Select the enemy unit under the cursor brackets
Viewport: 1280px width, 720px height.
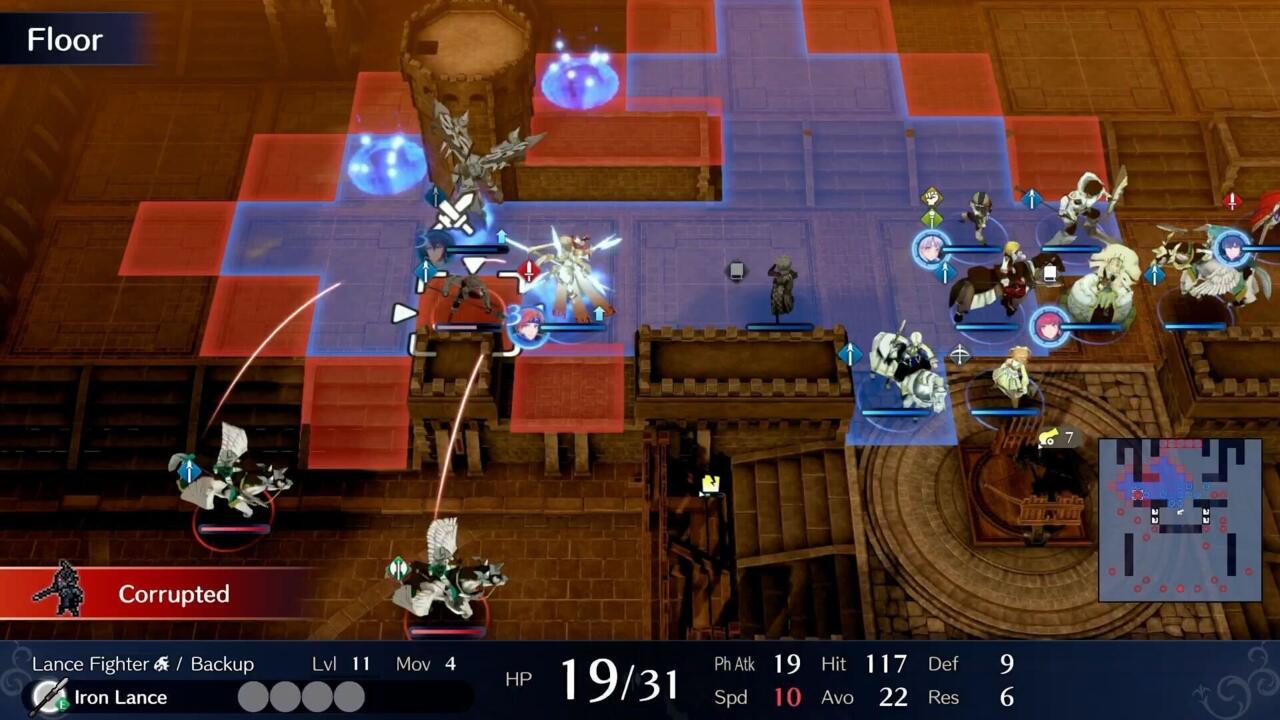click(x=465, y=302)
